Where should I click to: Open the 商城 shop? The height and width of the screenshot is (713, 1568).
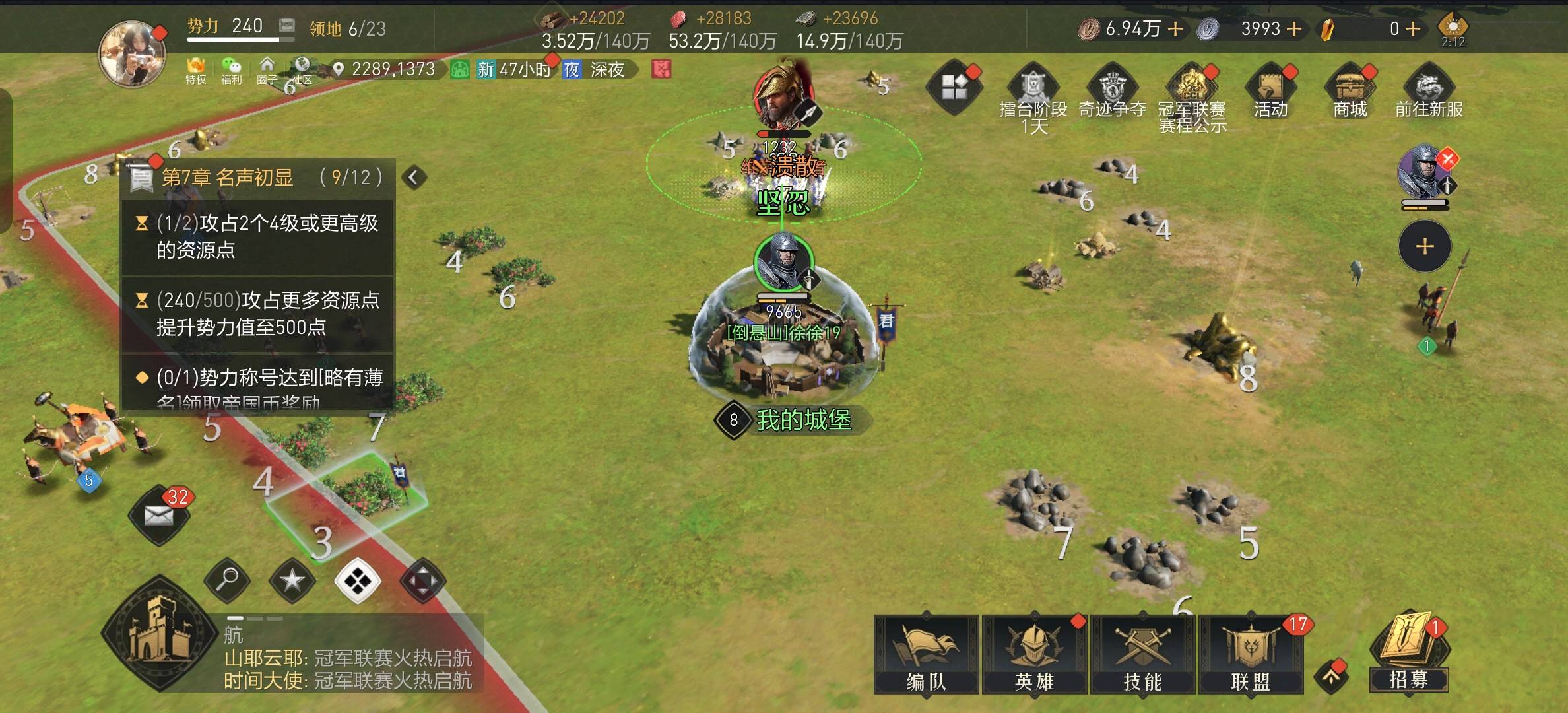click(1350, 92)
